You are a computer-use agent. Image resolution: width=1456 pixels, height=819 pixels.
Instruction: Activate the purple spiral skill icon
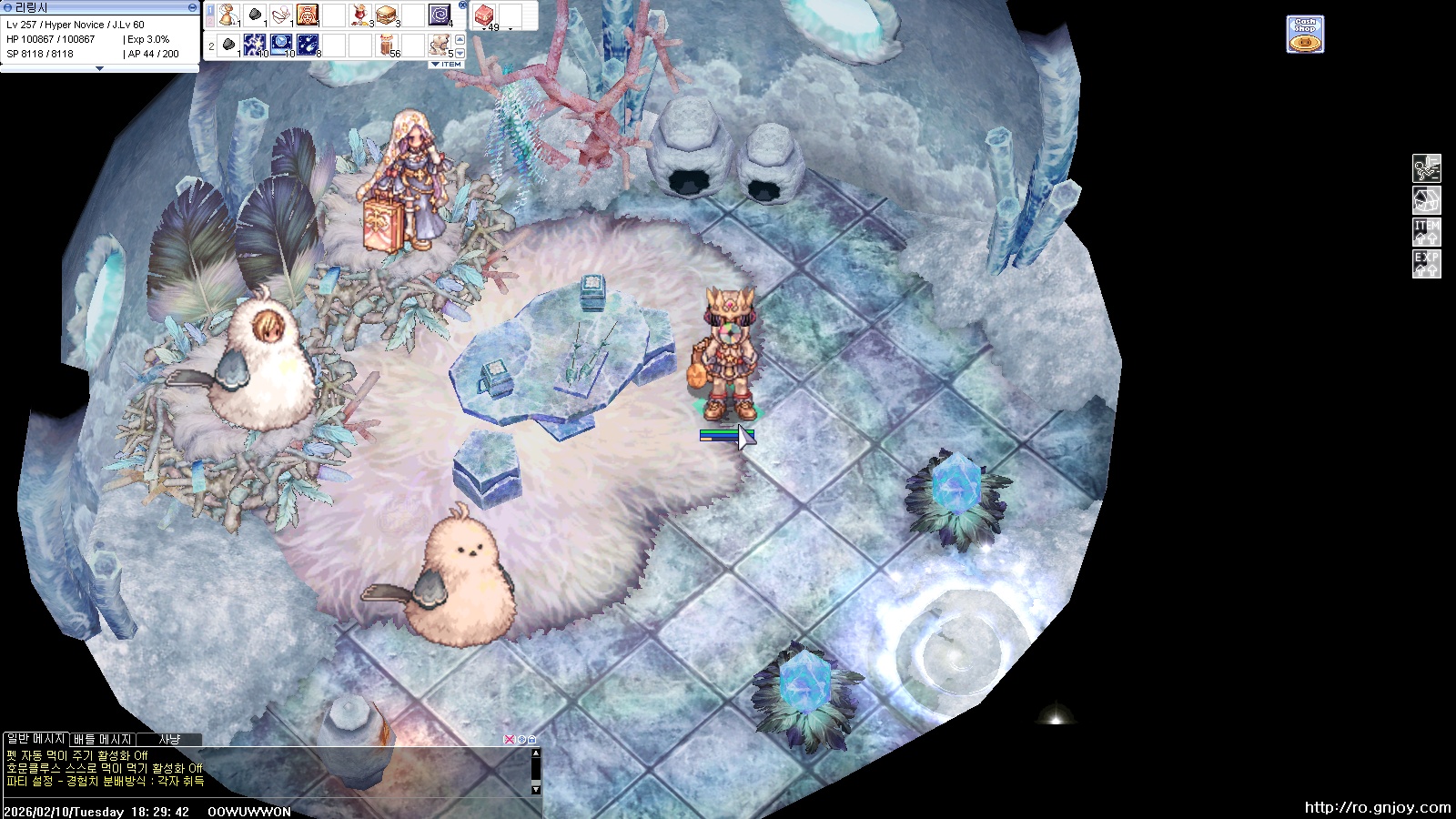(x=440, y=15)
